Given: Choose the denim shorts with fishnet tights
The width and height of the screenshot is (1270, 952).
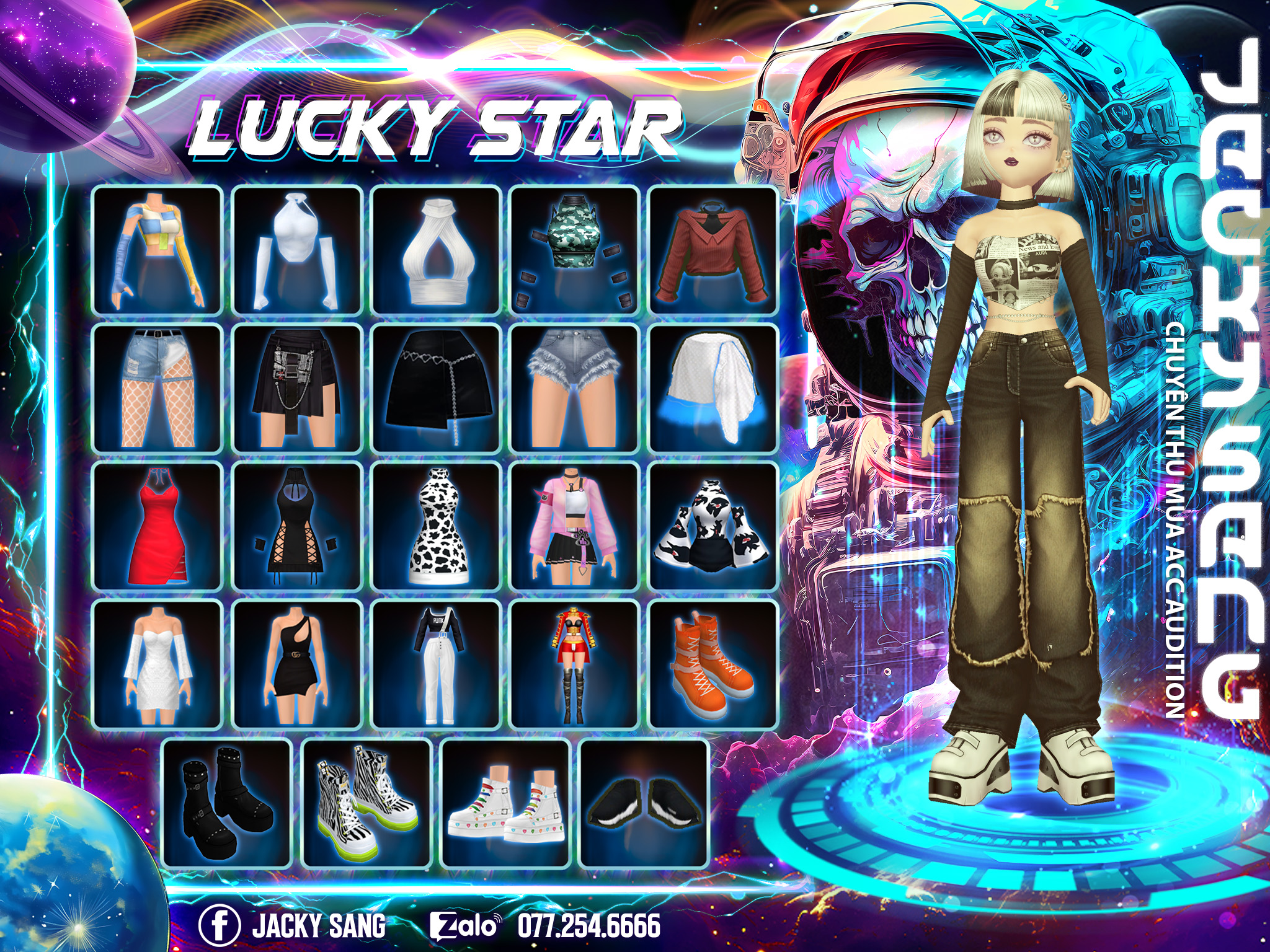Looking at the screenshot, I should coord(158,388).
